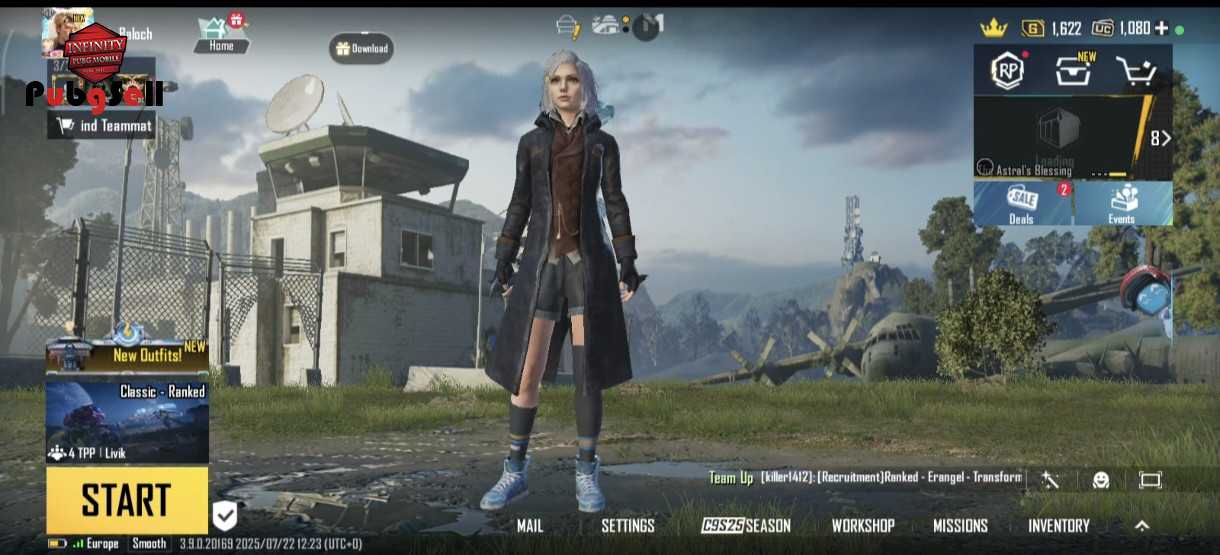Add UC with the plus button
1220x555 pixels.
[x=1161, y=28]
